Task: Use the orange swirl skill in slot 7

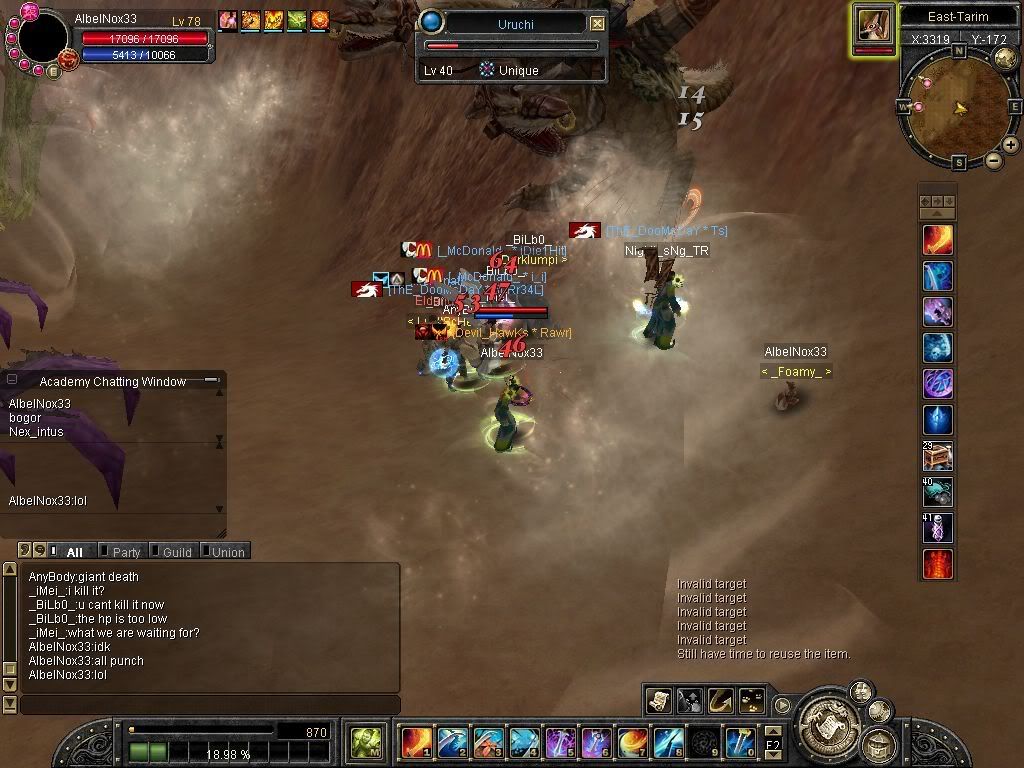Action: [633, 742]
